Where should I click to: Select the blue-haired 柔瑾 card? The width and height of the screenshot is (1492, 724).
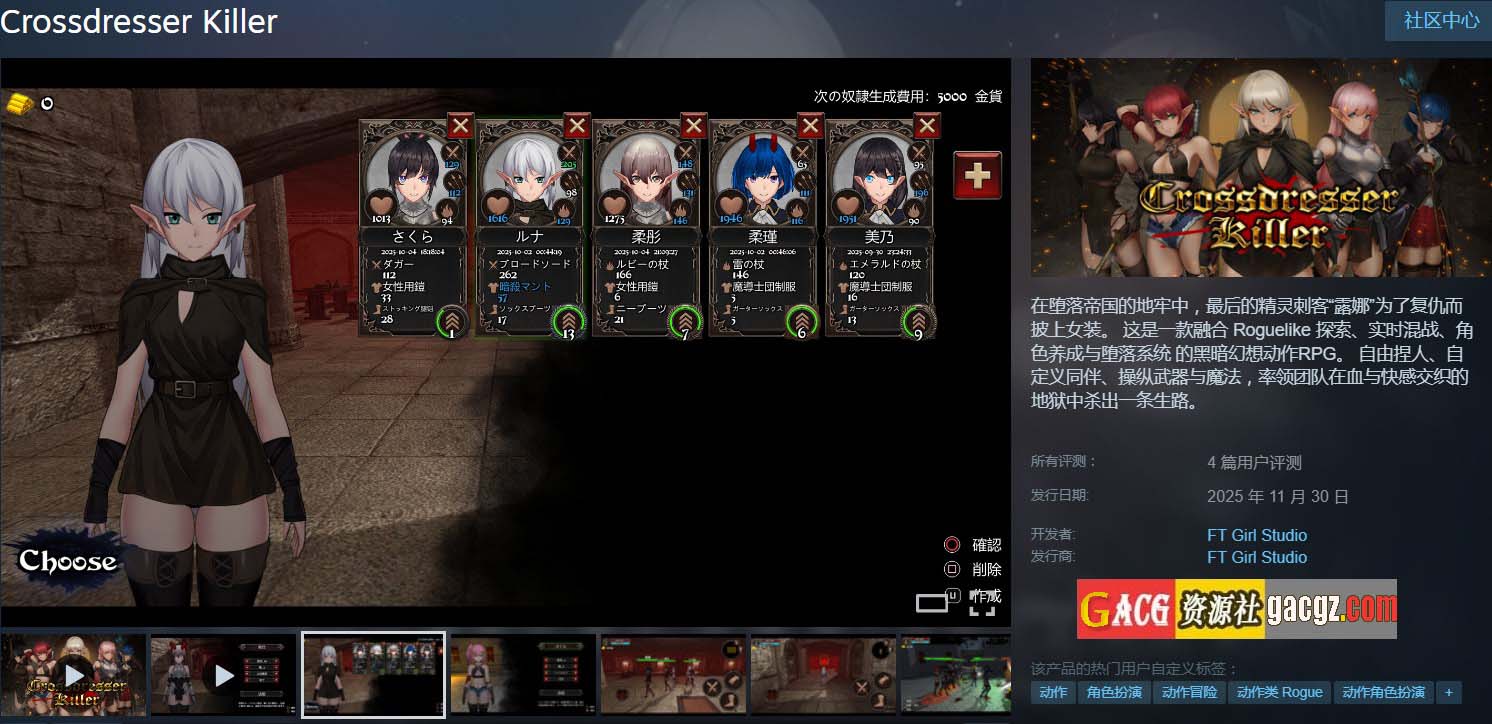(763, 230)
